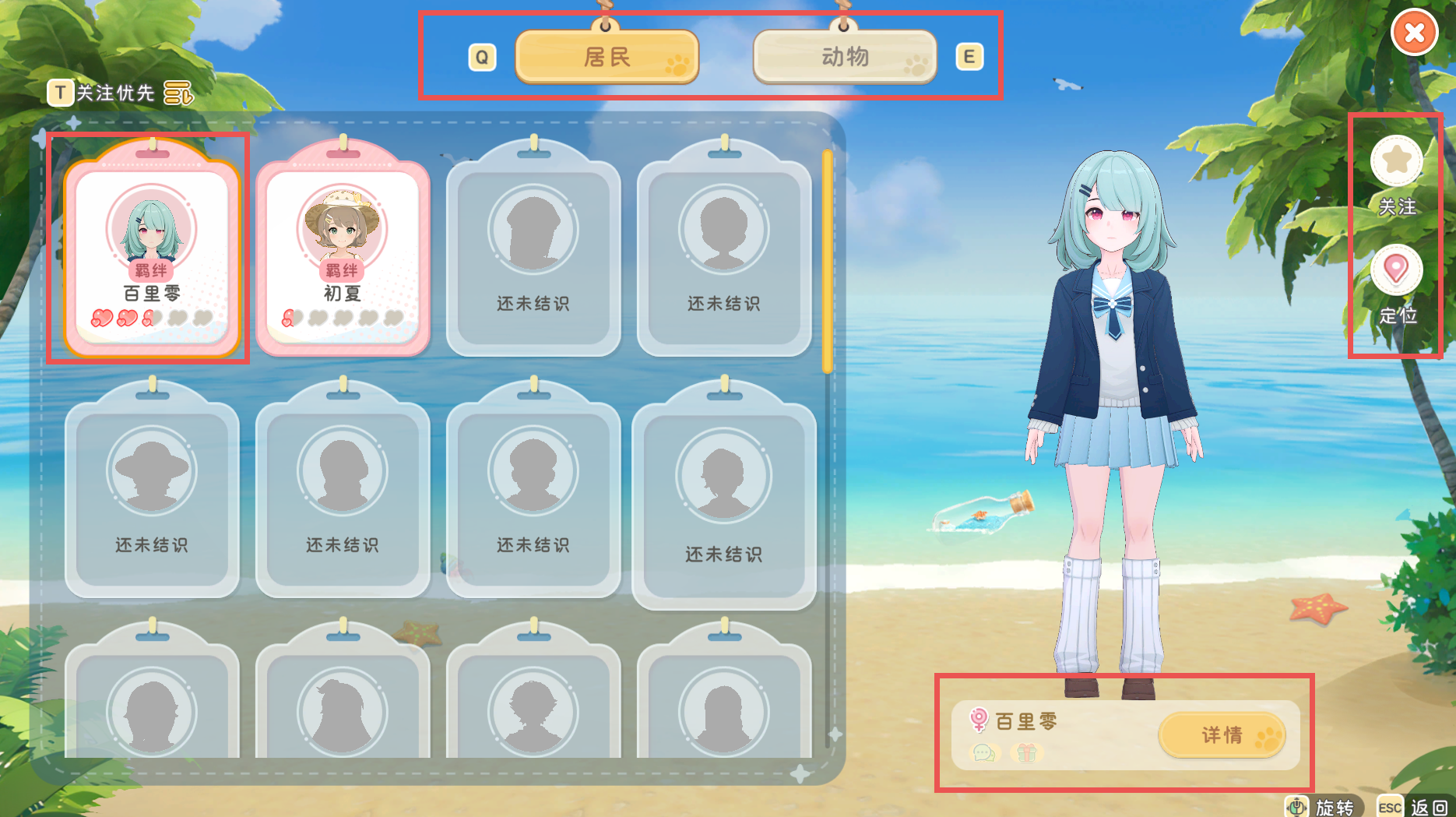
Task: Click the sort icon beside 关注优先
Action: [x=178, y=93]
